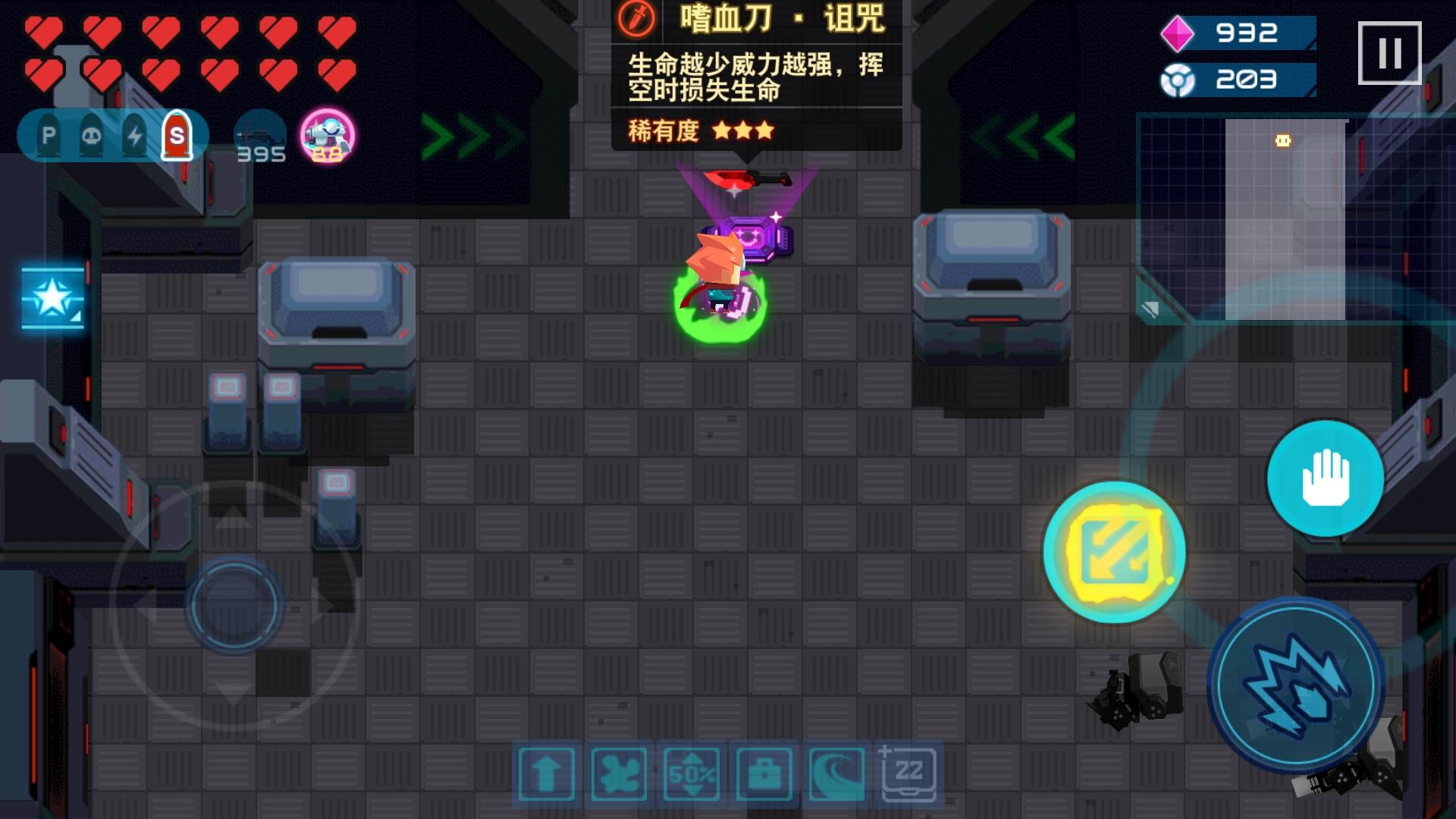Viewport: 1456px width, 819px height.
Task: Tap the paw-print buff icon
Action: [x=617, y=773]
